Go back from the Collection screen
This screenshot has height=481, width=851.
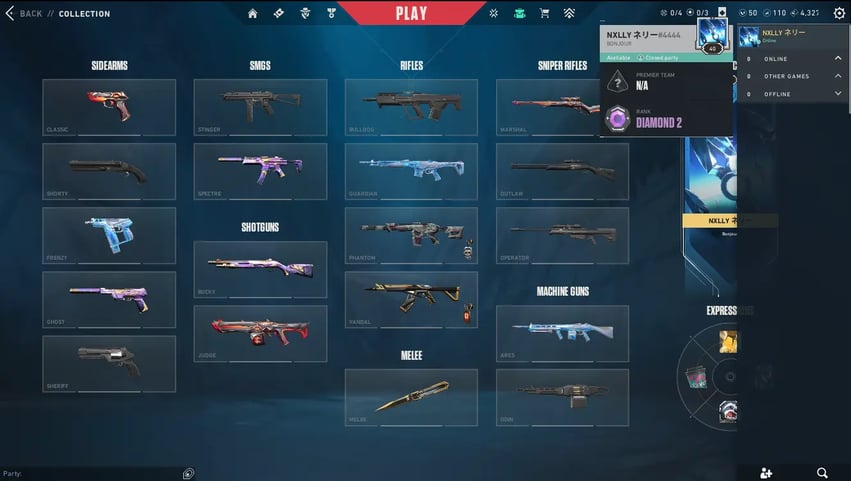click(24, 14)
